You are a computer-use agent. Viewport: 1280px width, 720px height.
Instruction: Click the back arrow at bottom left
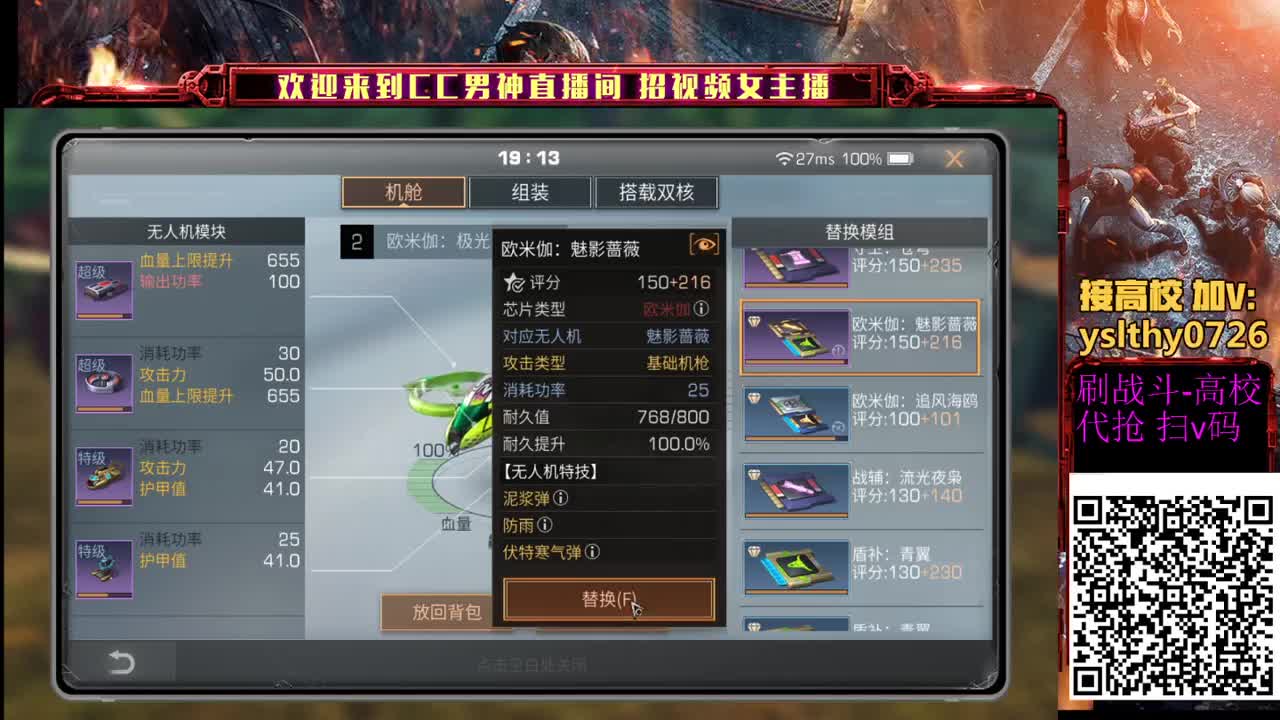(x=119, y=662)
